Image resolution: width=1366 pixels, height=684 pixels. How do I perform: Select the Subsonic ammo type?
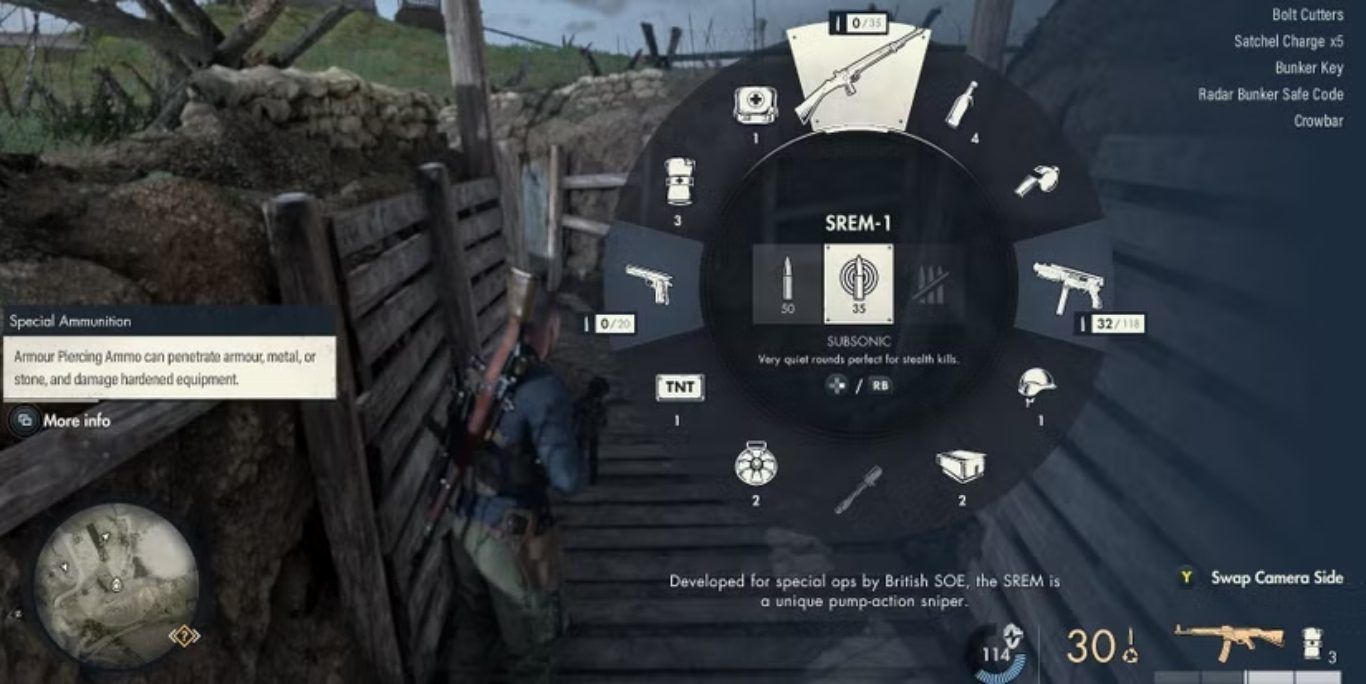[x=858, y=283]
